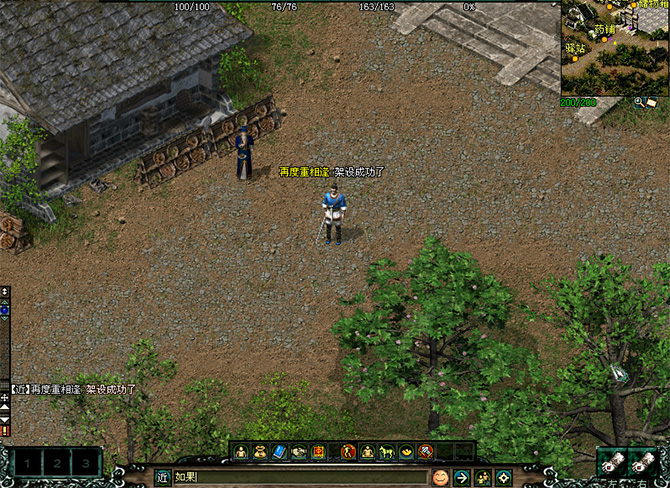Click the minimap in the corner

pos(614,47)
